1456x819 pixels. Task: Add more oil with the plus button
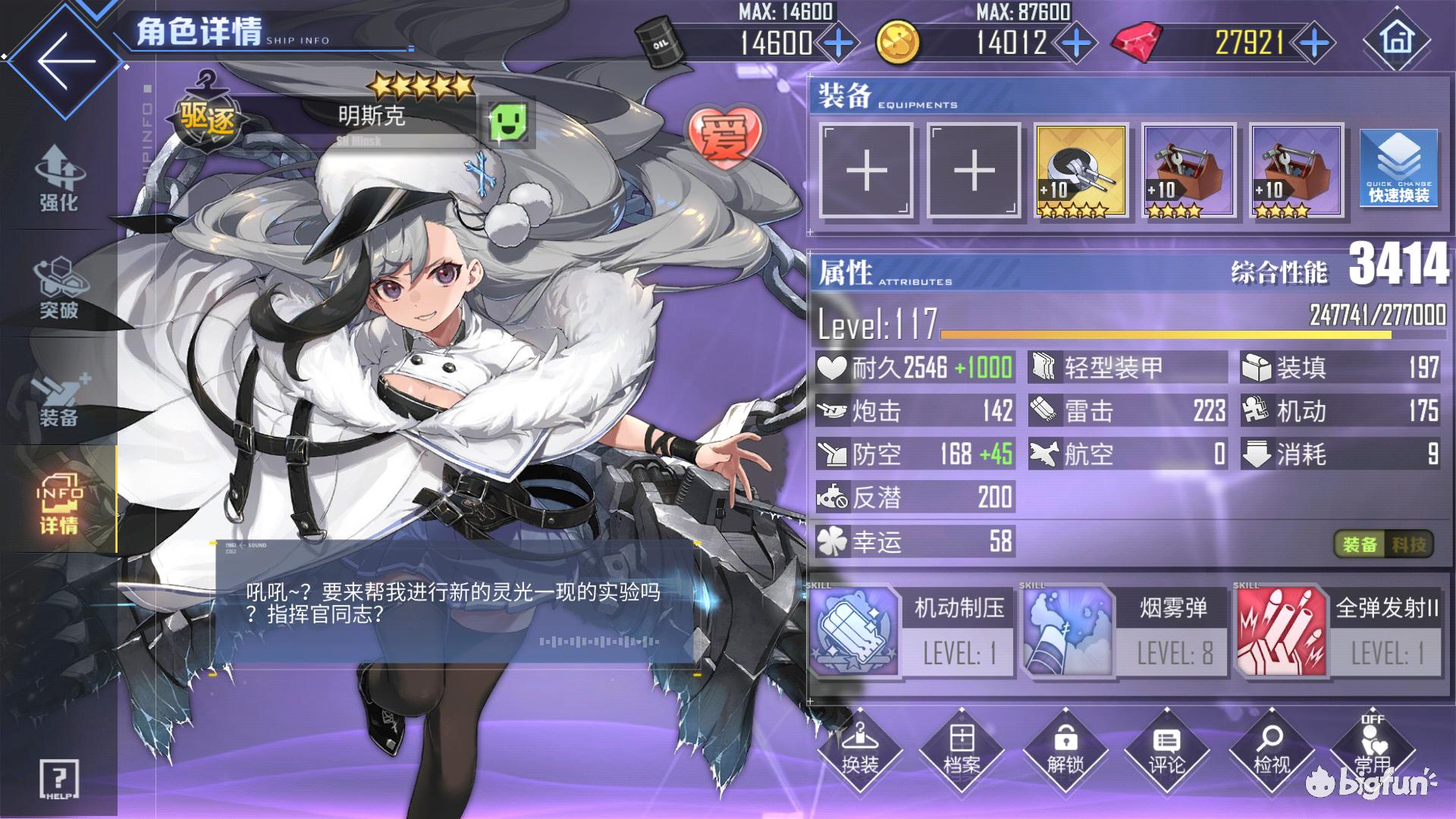click(838, 43)
